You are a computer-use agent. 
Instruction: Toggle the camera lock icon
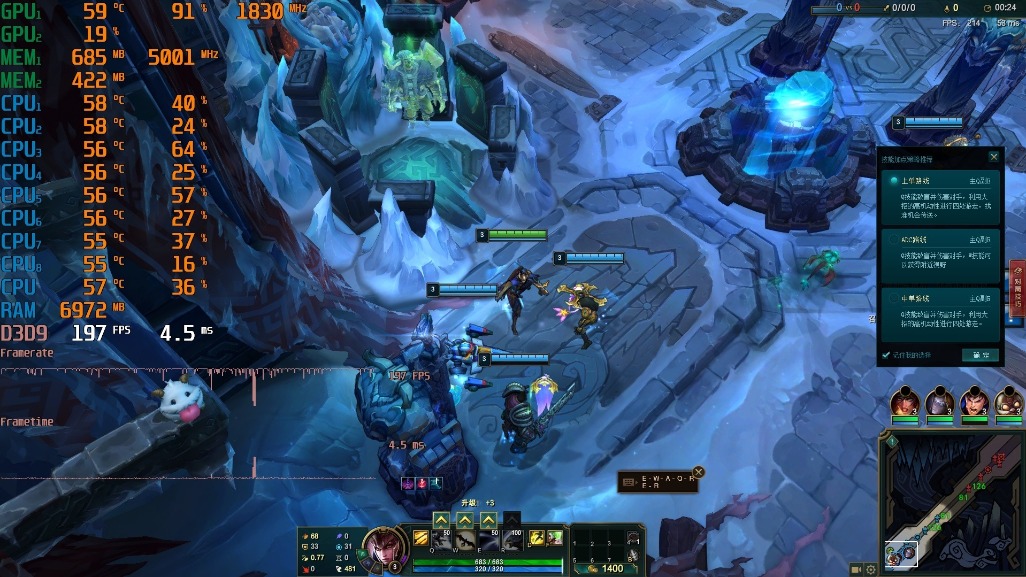click(x=855, y=569)
